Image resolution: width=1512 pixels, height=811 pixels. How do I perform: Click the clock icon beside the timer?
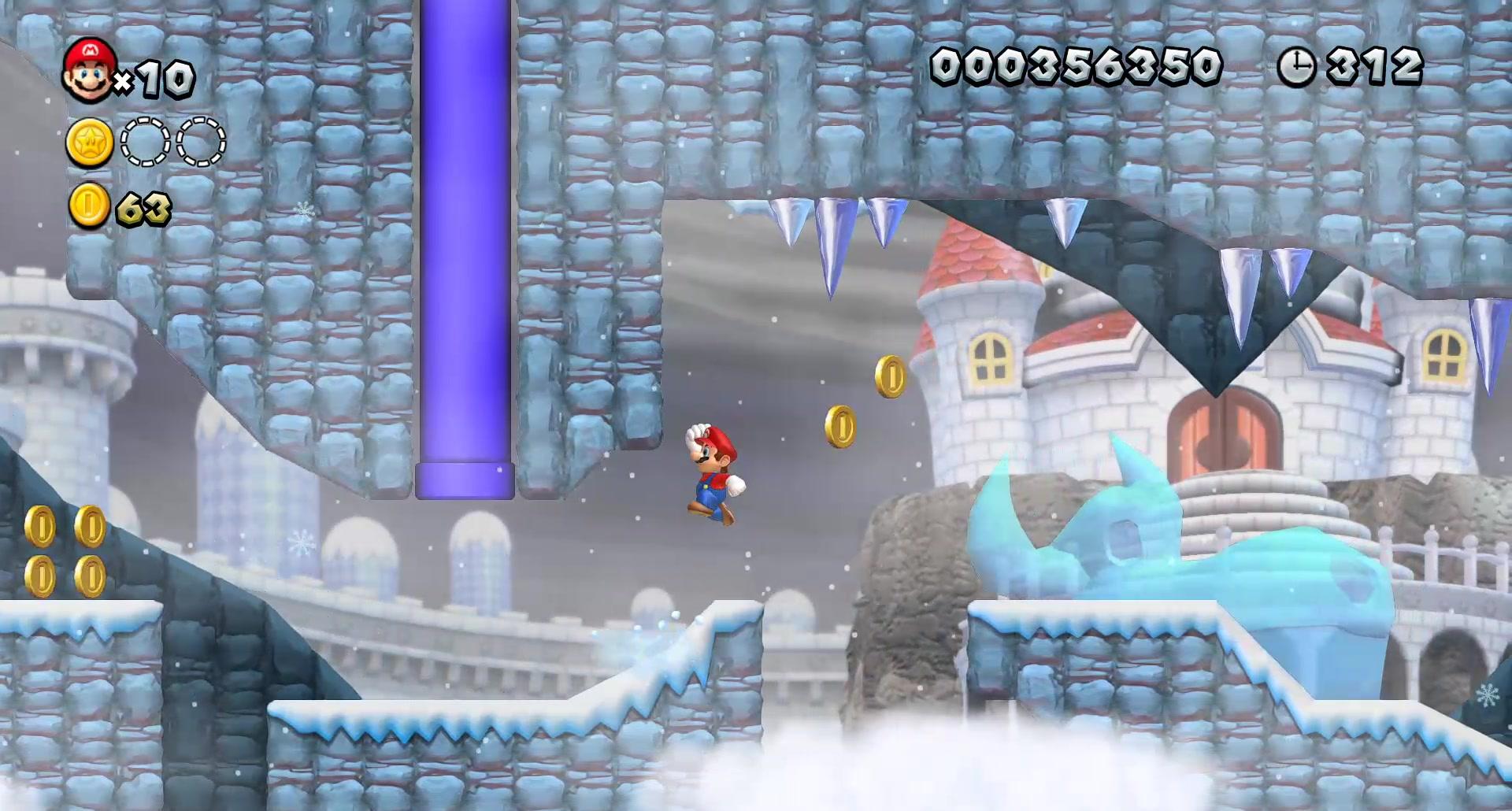point(1295,66)
